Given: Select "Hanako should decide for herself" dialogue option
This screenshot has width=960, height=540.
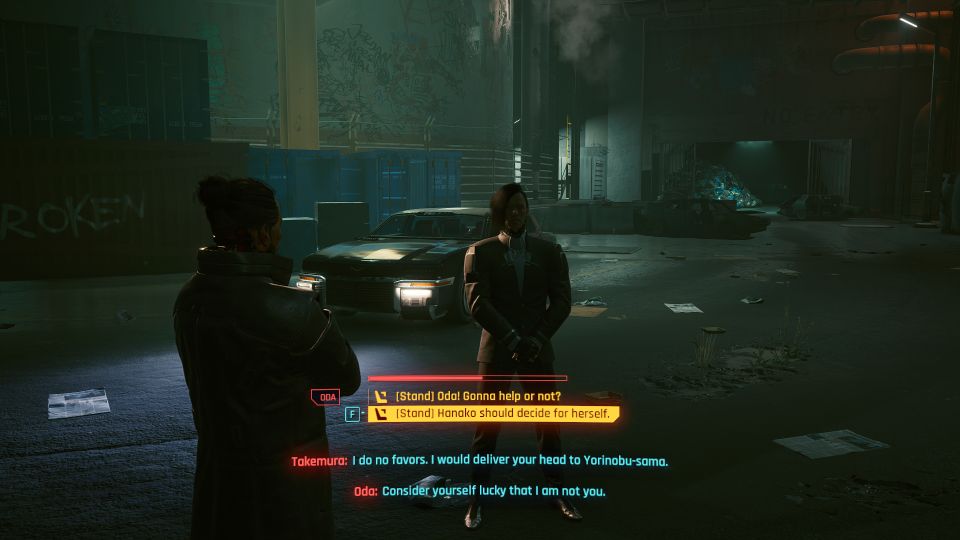Looking at the screenshot, I should click(x=494, y=414).
